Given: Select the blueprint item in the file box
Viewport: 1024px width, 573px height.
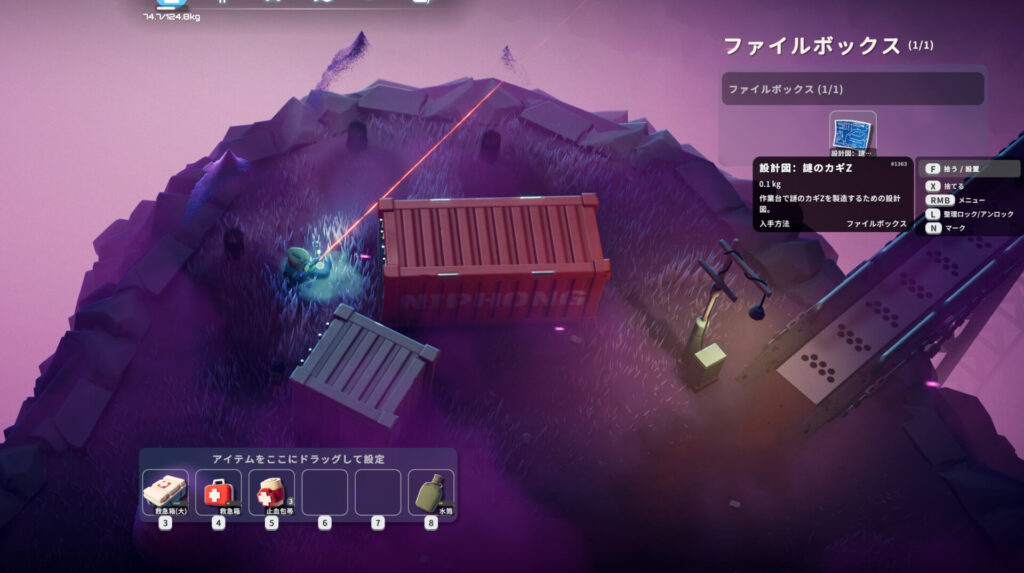Looking at the screenshot, I should pos(852,134).
